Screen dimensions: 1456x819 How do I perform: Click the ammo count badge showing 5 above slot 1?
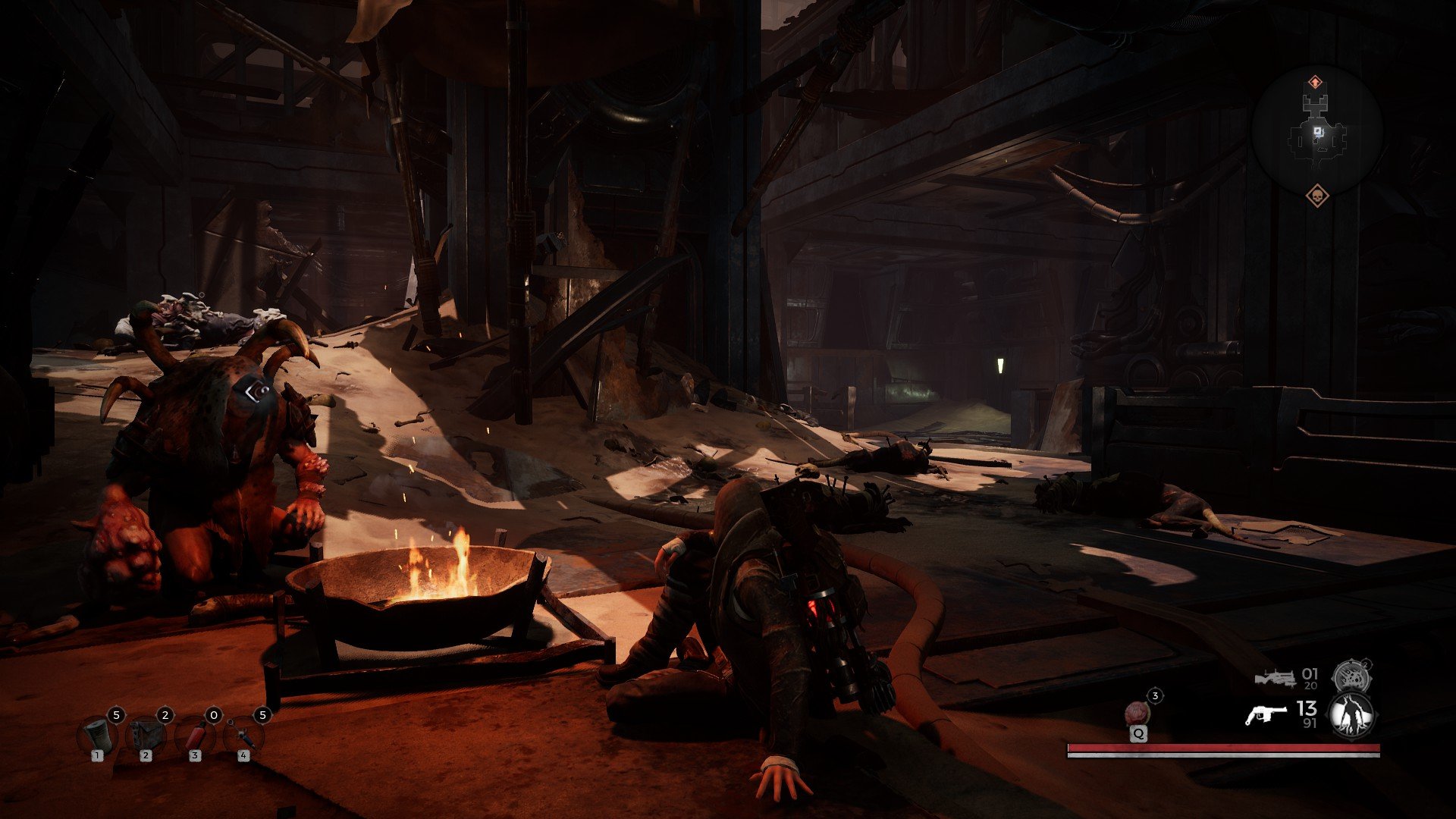[118, 714]
